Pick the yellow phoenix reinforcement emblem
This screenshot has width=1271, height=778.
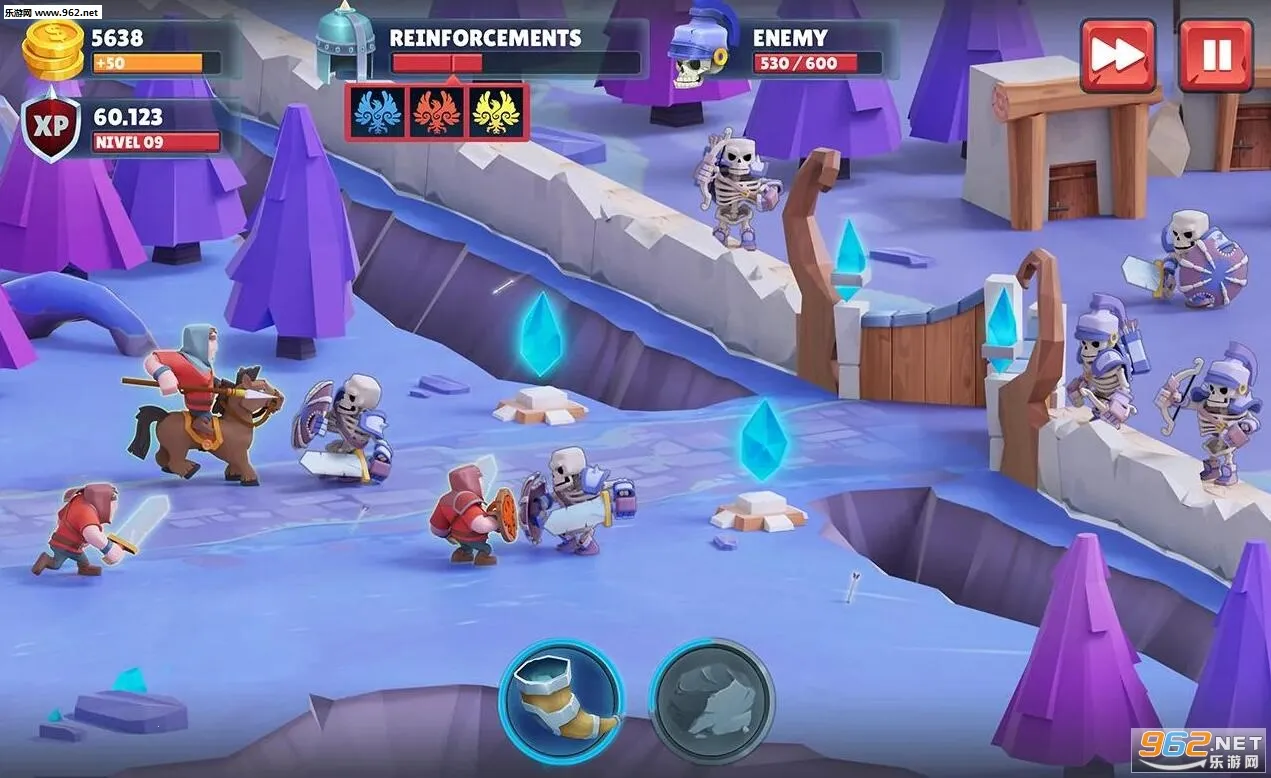tap(496, 112)
